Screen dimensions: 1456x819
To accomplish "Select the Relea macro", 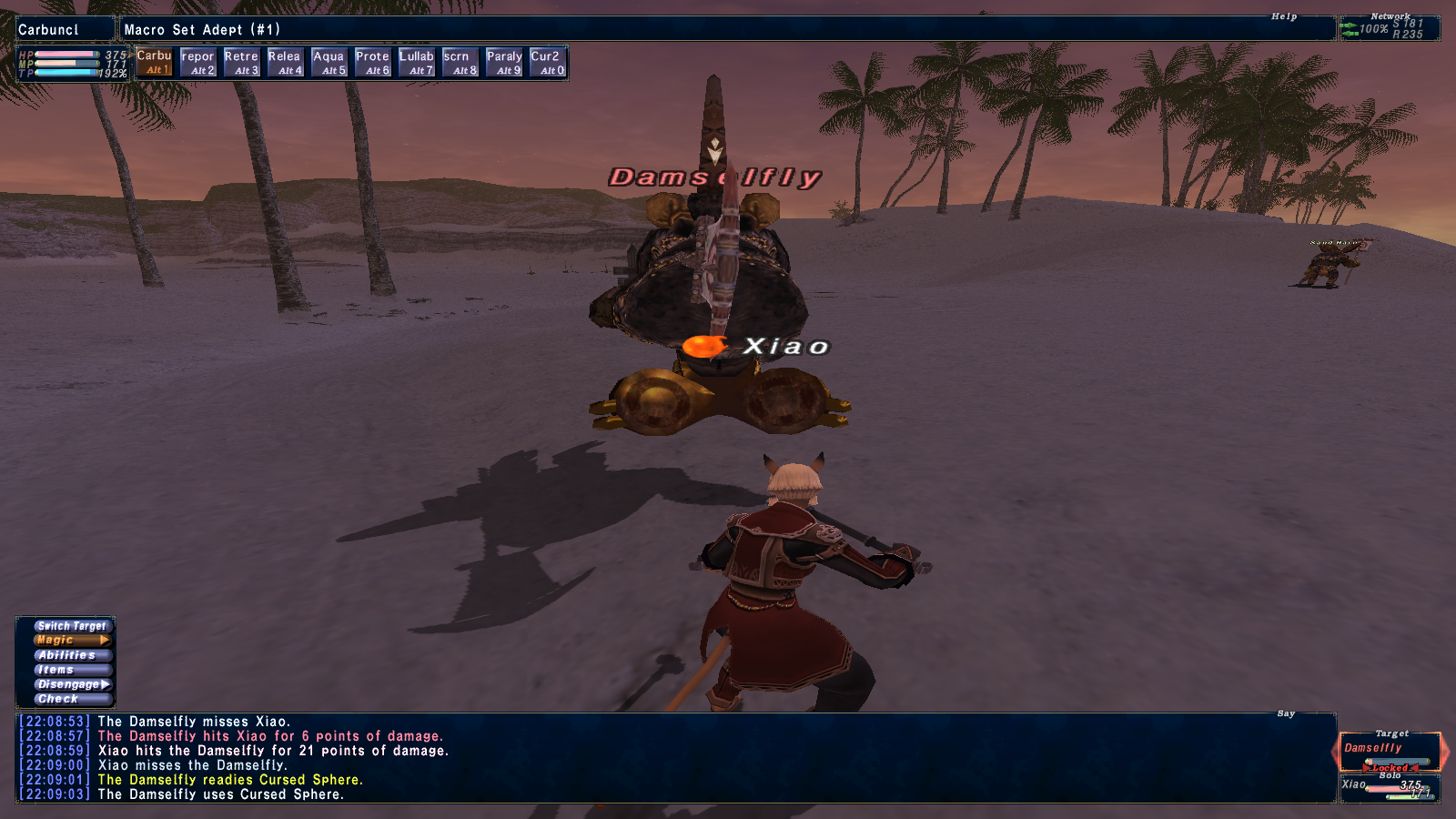I will coord(285,63).
